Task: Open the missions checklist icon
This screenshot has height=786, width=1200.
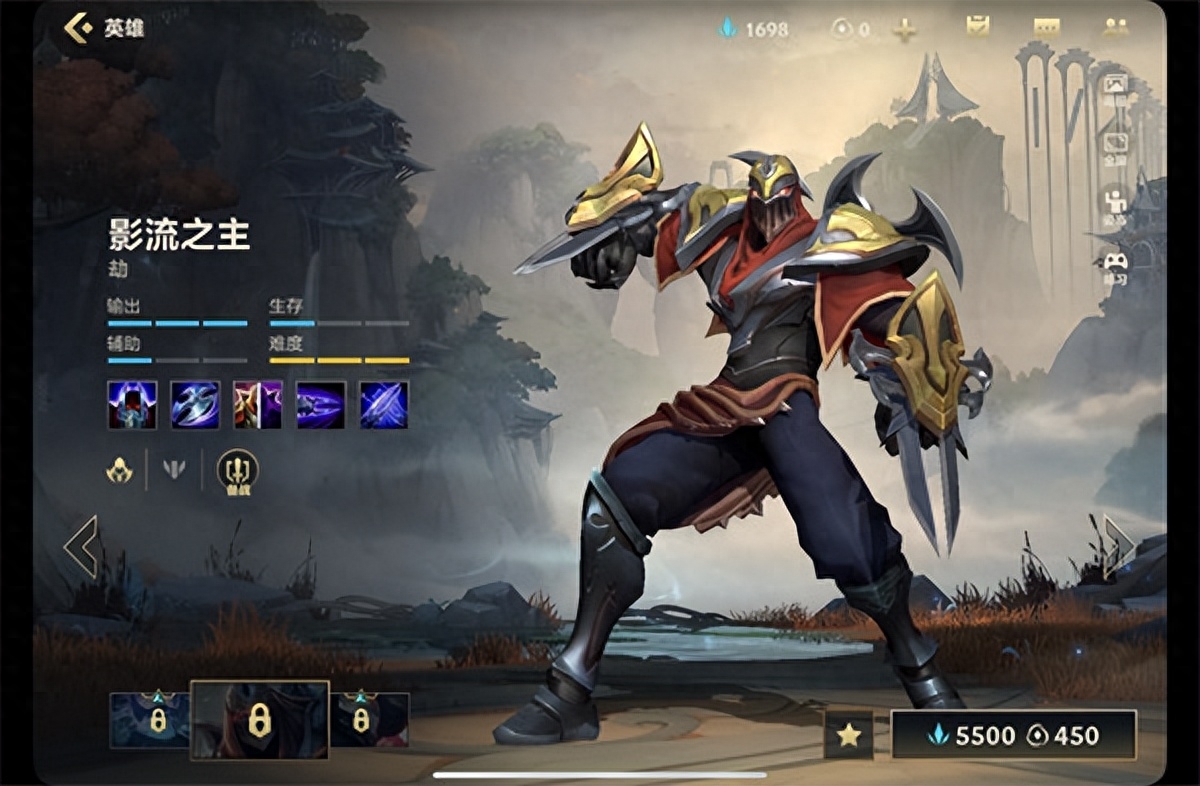Action: click(x=977, y=27)
